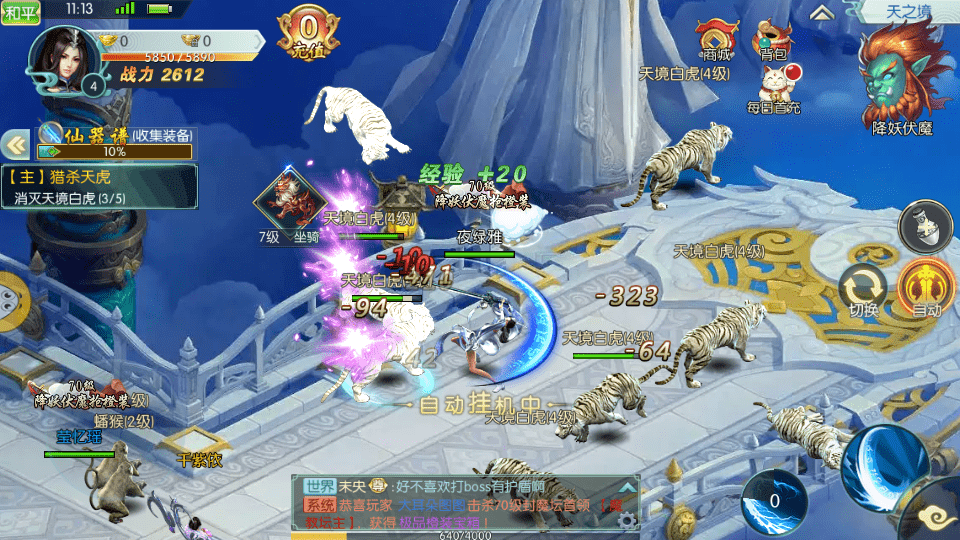Collapse the top icon row arrow
This screenshot has width=960, height=540.
pos(822,12)
